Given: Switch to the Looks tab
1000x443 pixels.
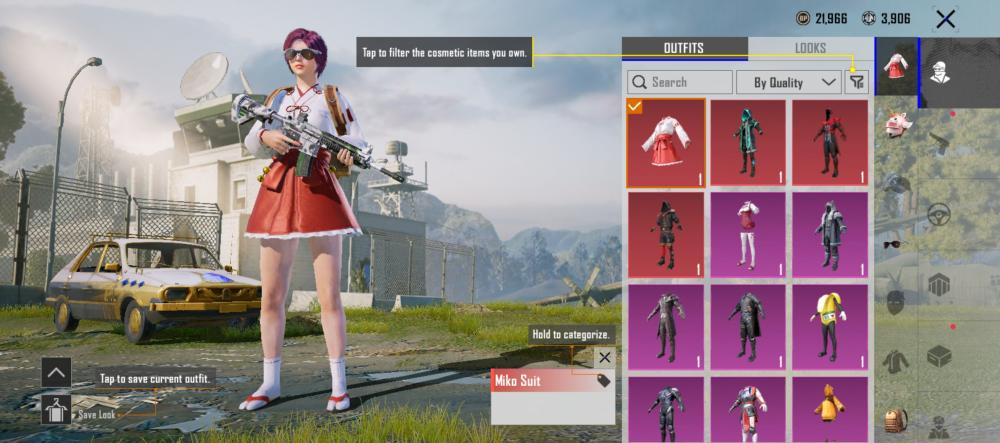Looking at the screenshot, I should tap(810, 48).
